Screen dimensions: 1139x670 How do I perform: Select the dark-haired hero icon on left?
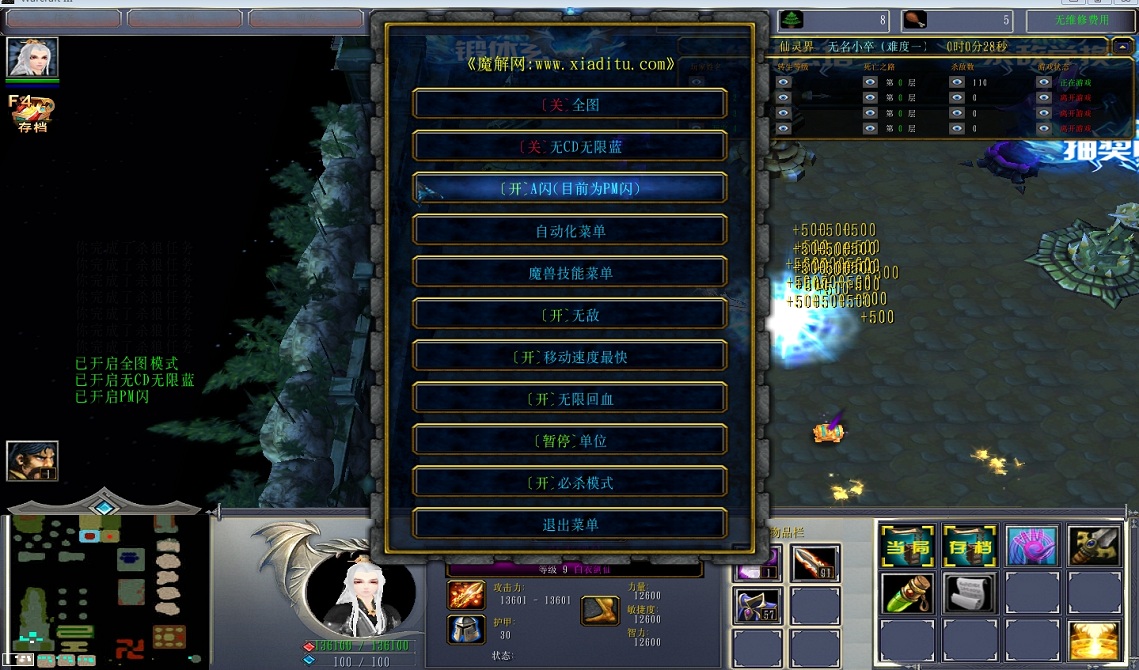tap(32, 461)
